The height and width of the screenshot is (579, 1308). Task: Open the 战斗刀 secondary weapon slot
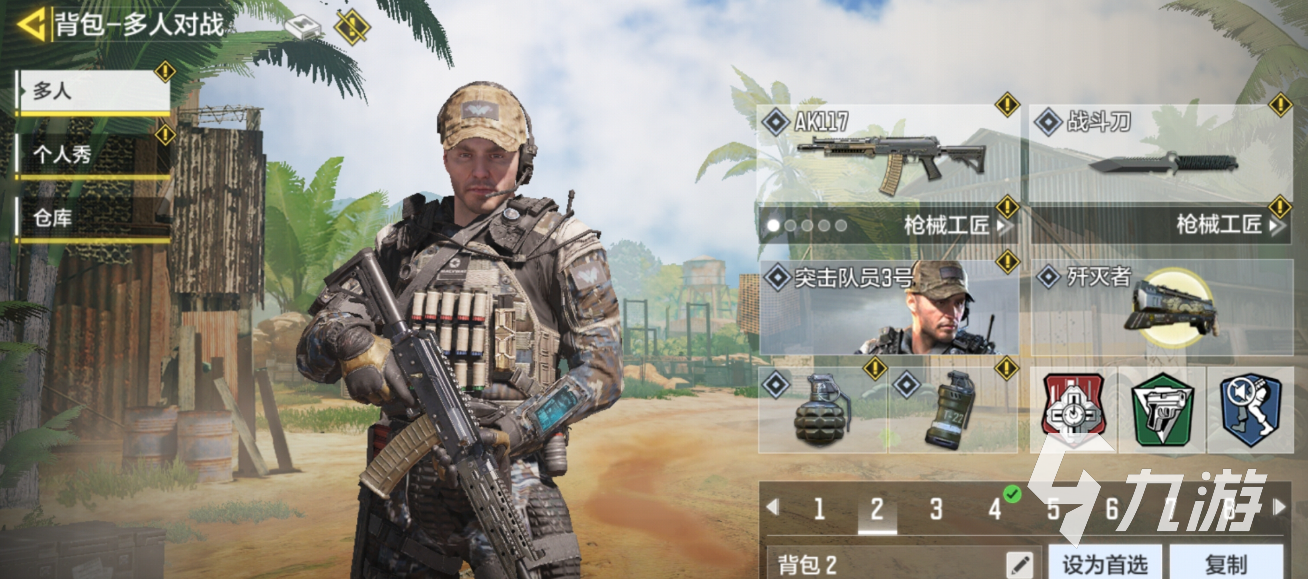pos(1160,155)
